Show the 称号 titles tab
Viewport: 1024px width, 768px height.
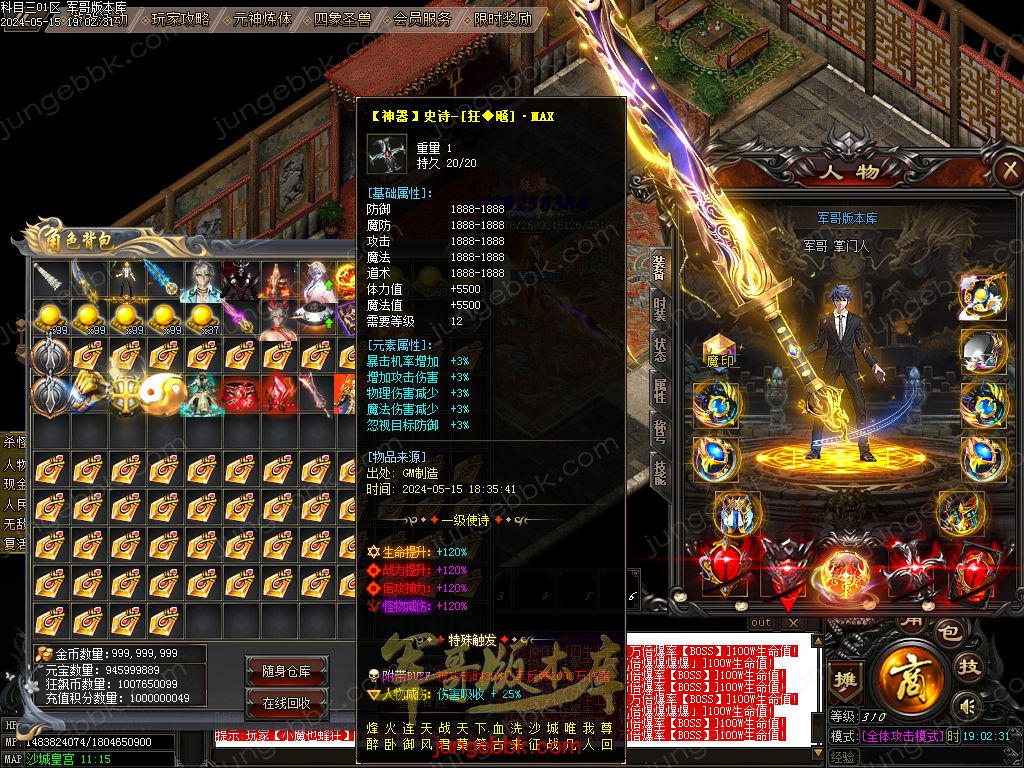[x=660, y=430]
